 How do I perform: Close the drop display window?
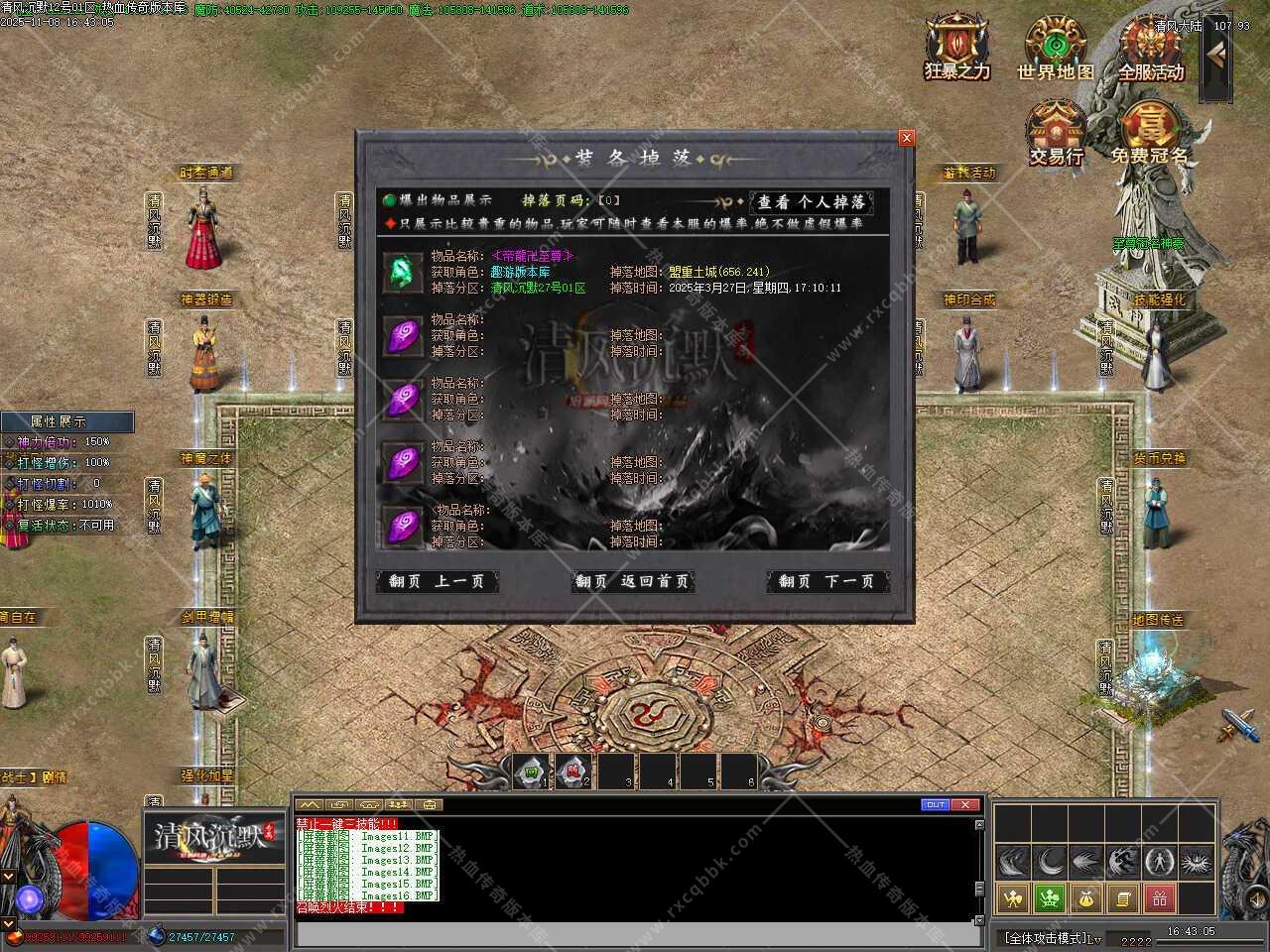pyautogui.click(x=906, y=139)
